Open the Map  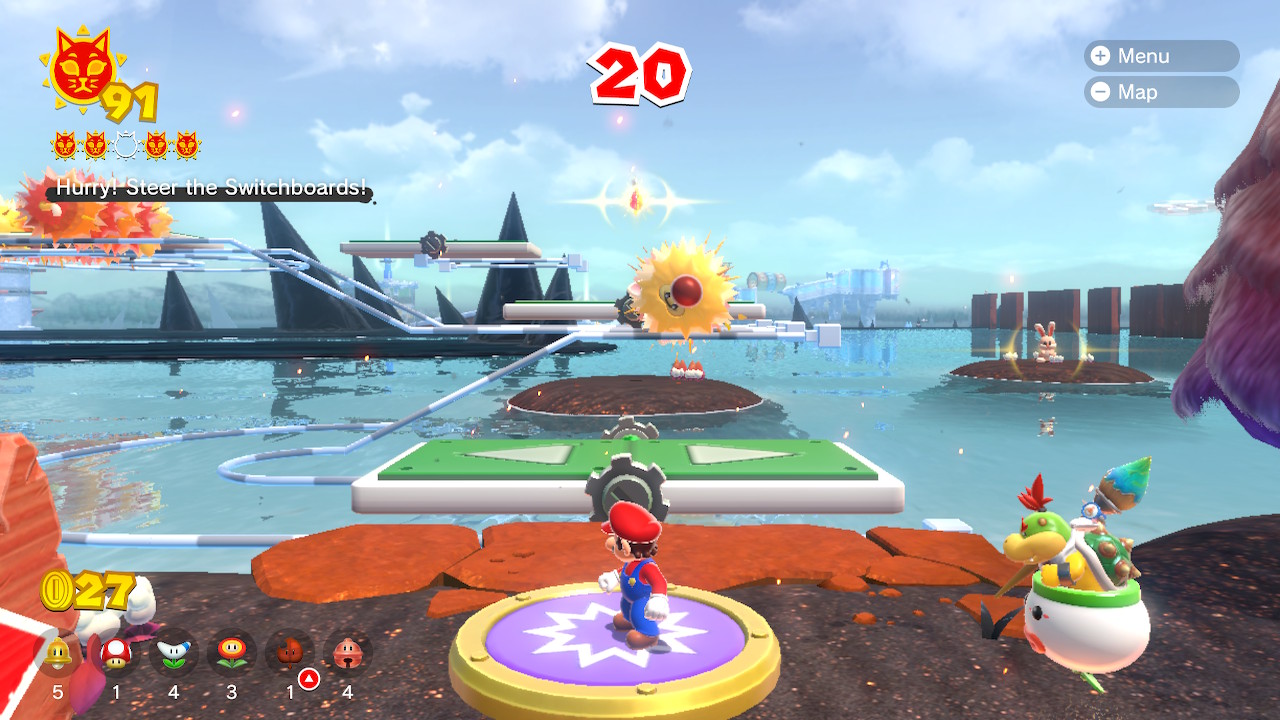(1160, 92)
